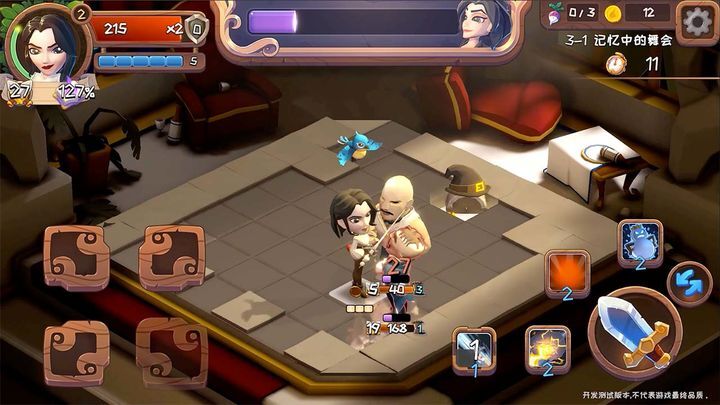Trigger the yellow lightning explosion skill
The width and height of the screenshot is (720, 405).
548,349
